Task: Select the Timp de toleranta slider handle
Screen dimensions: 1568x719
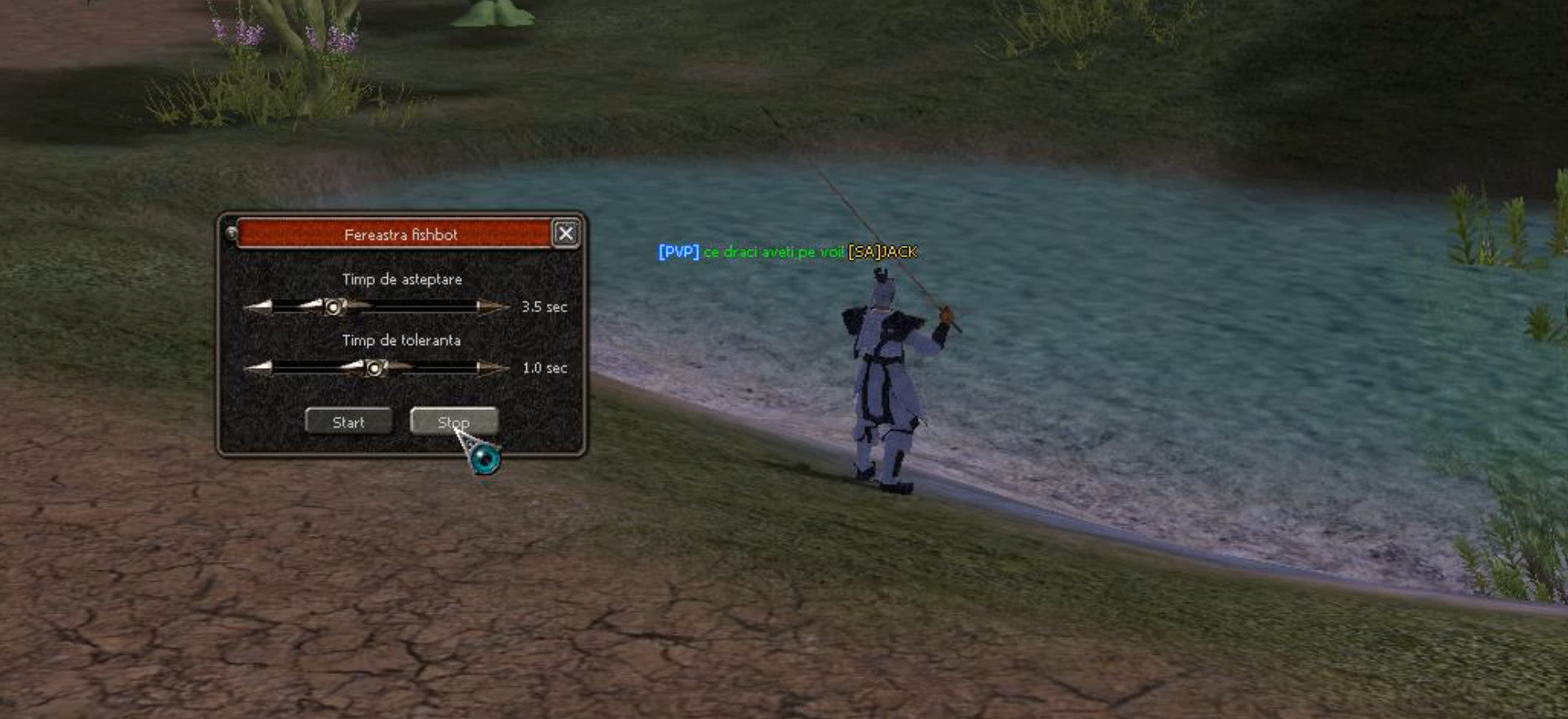Action: pyautogui.click(x=374, y=368)
